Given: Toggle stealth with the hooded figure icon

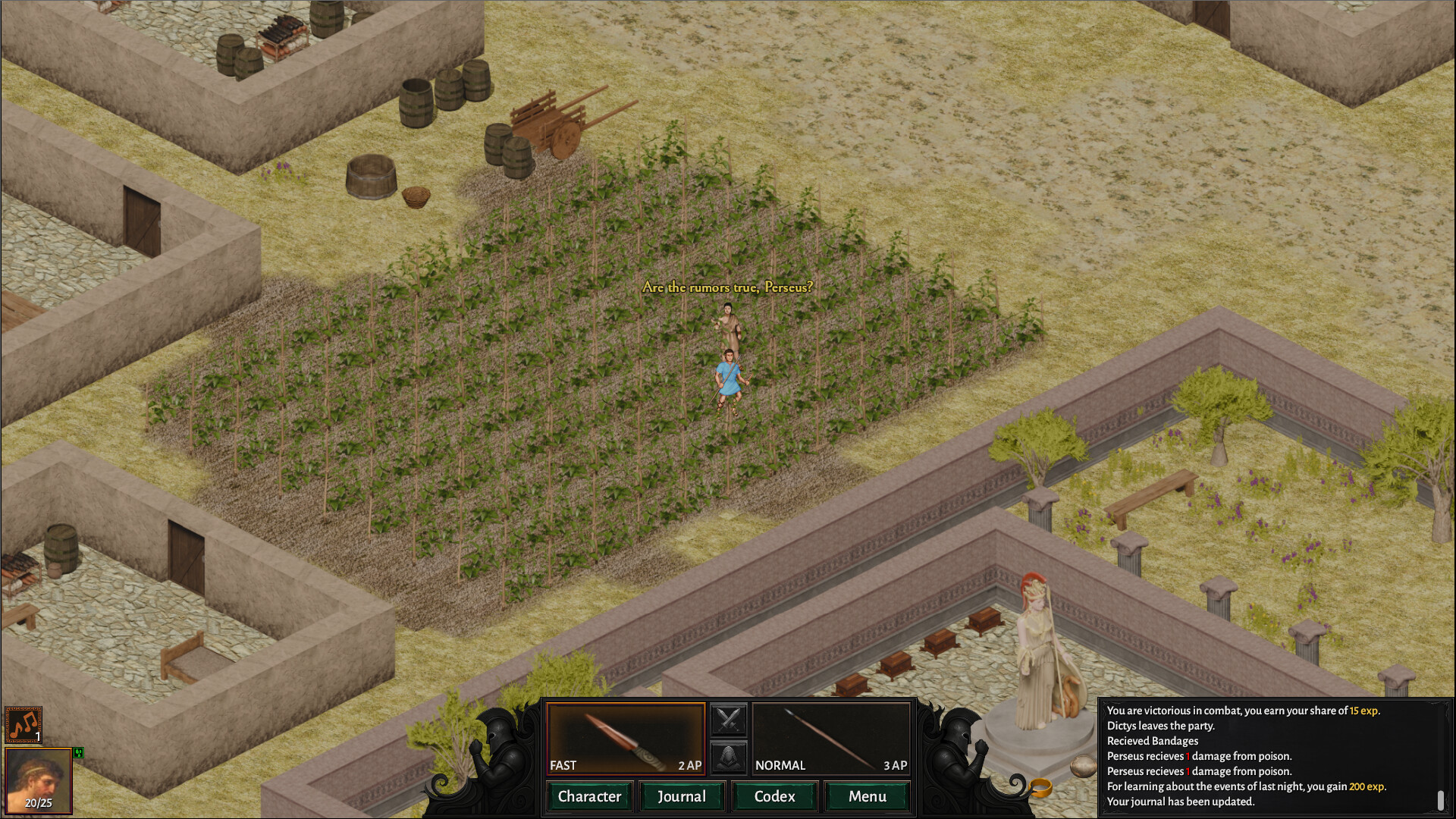Looking at the screenshot, I should click(x=730, y=756).
